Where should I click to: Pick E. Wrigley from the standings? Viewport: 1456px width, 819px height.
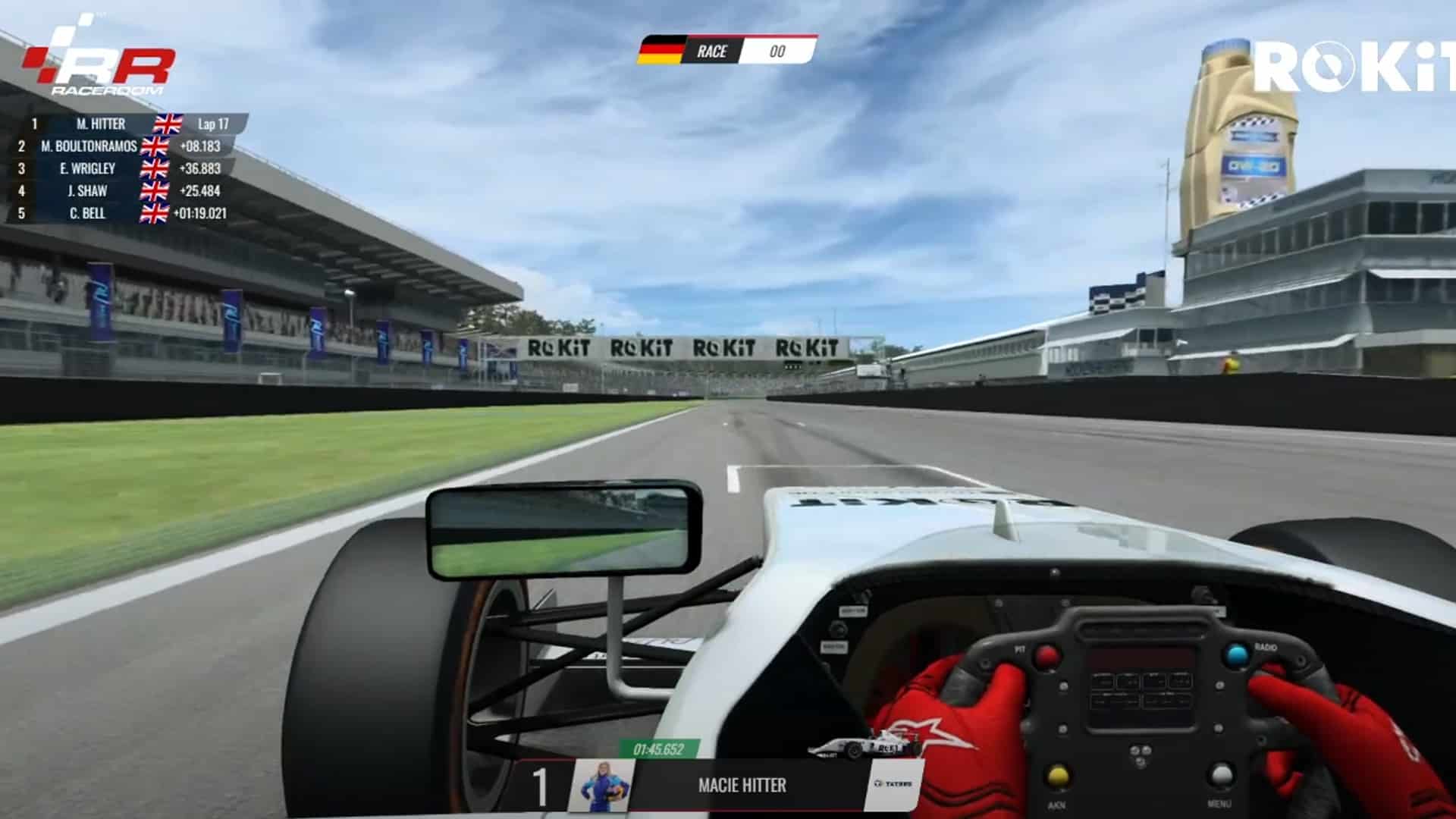coord(88,168)
